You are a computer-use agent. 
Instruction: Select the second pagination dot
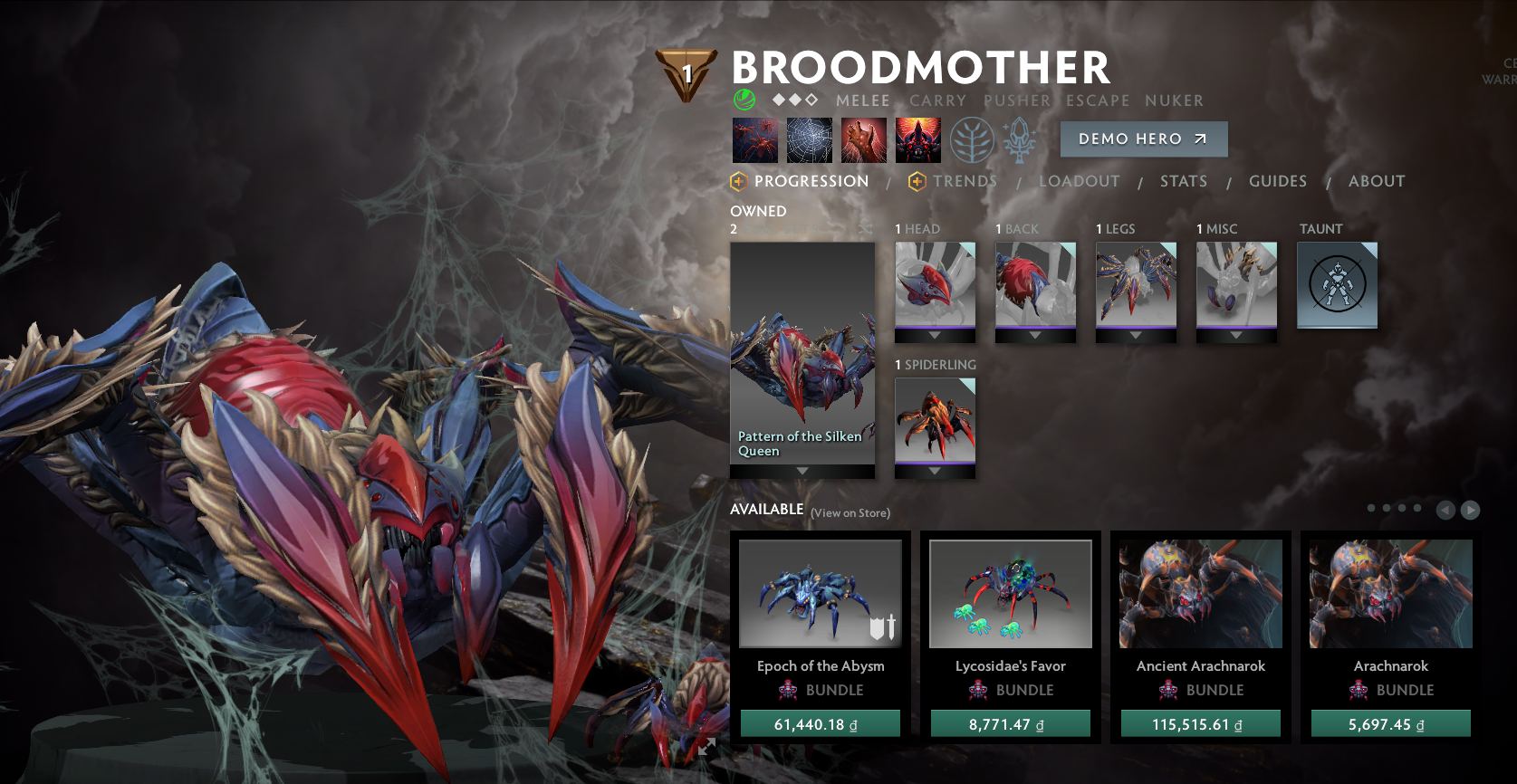click(1387, 508)
